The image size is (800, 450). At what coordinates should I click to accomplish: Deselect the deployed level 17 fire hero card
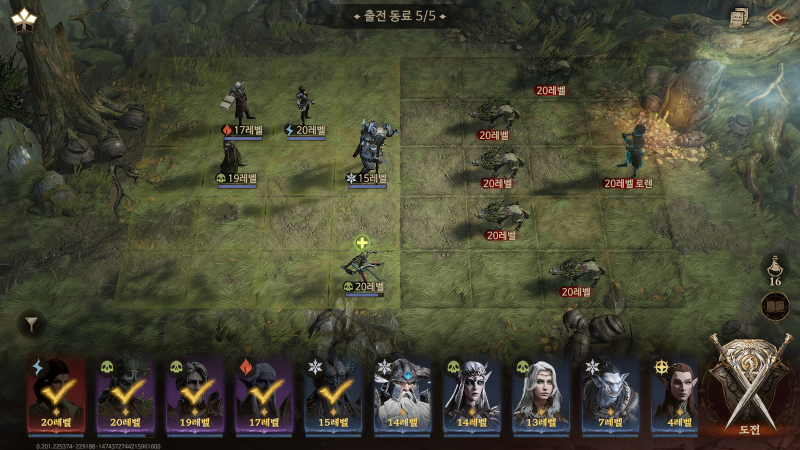tap(262, 392)
